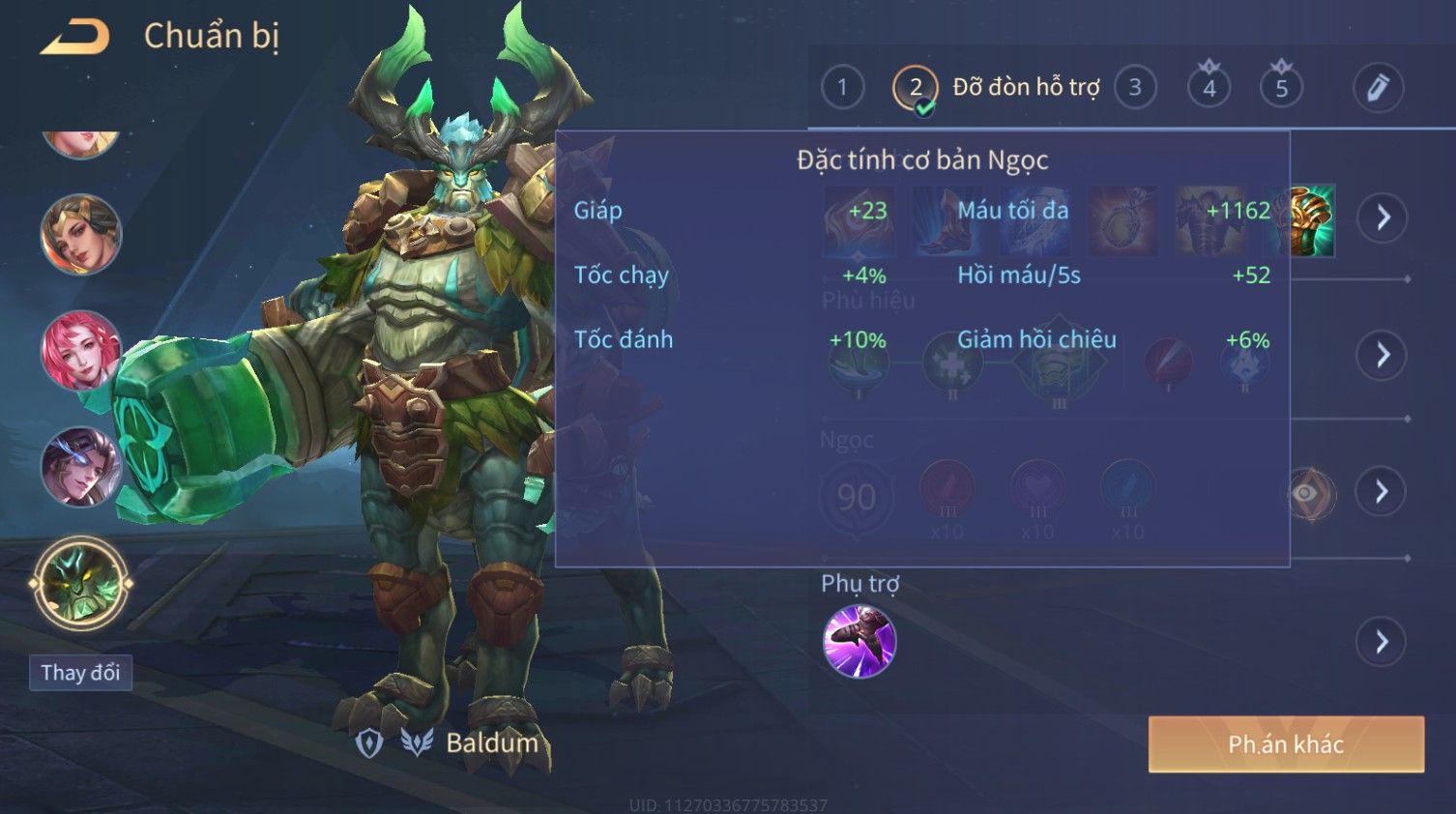Click the Phản khắc button
The width and height of the screenshot is (1456, 814).
click(1285, 743)
